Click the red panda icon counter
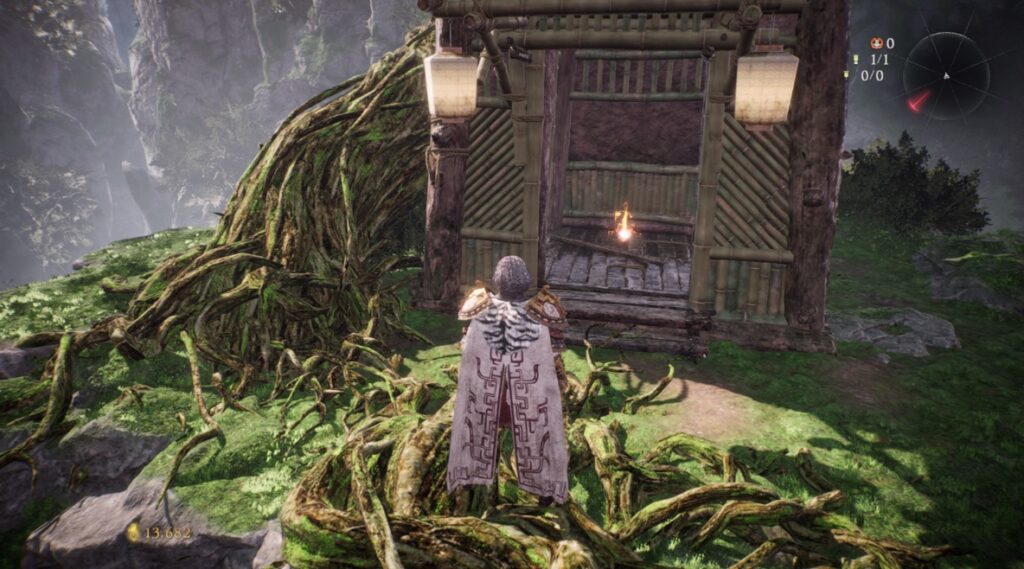 pyautogui.click(x=876, y=43)
